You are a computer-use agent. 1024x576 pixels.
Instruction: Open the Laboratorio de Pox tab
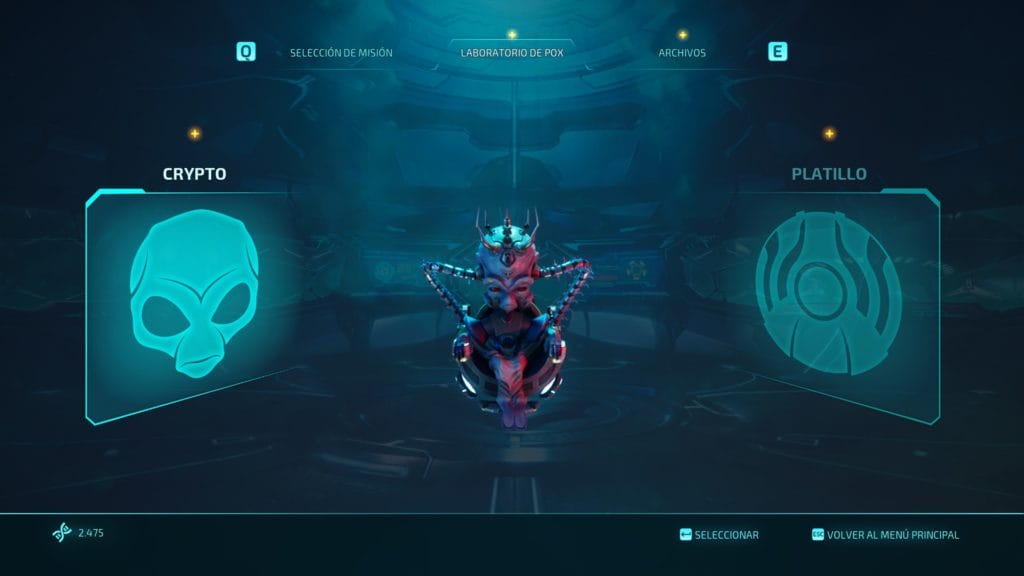pyautogui.click(x=511, y=52)
